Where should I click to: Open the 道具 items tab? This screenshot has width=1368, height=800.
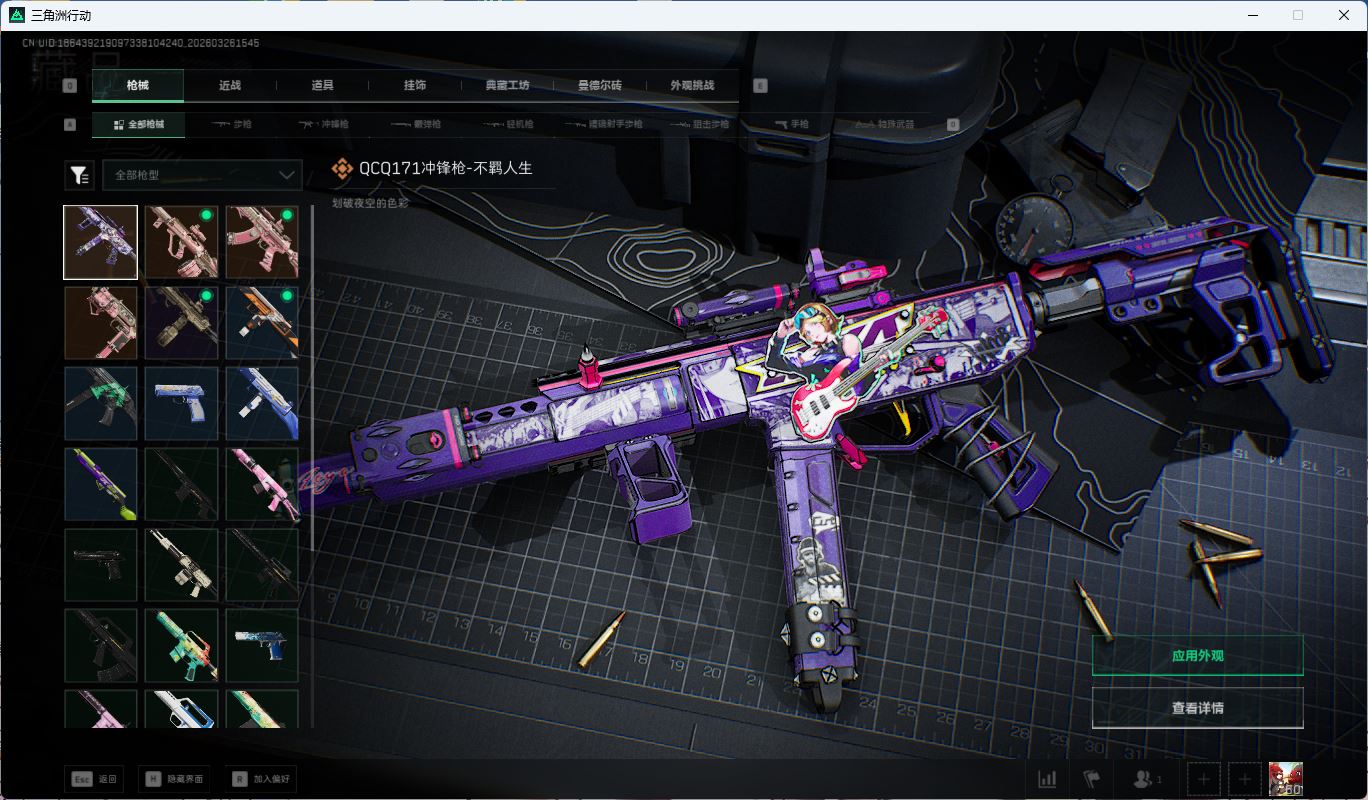pyautogui.click(x=322, y=86)
